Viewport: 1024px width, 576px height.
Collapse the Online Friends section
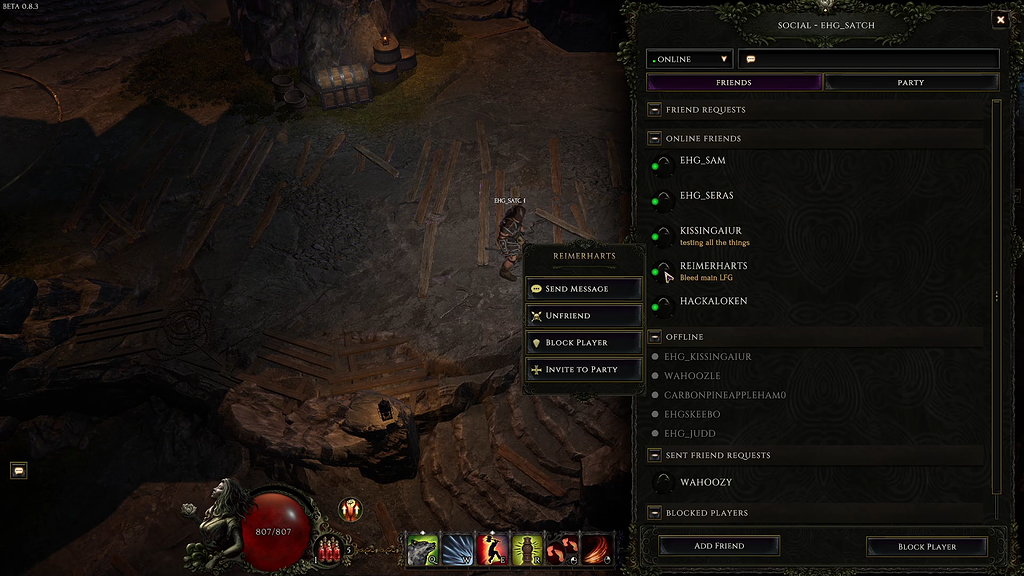tap(655, 139)
